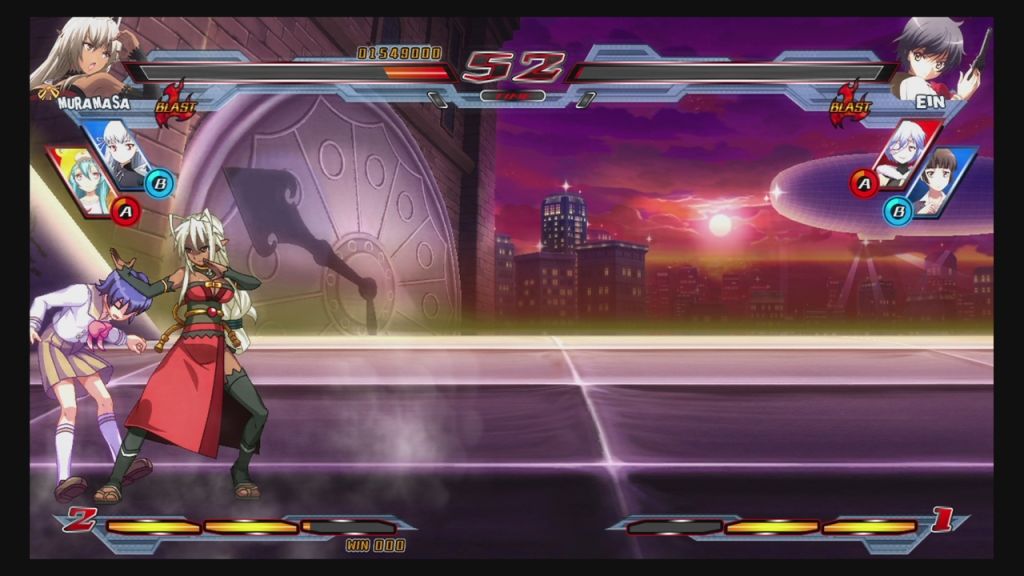
Task: Activate the Blast icon beside Ein's name
Action: tap(850, 103)
